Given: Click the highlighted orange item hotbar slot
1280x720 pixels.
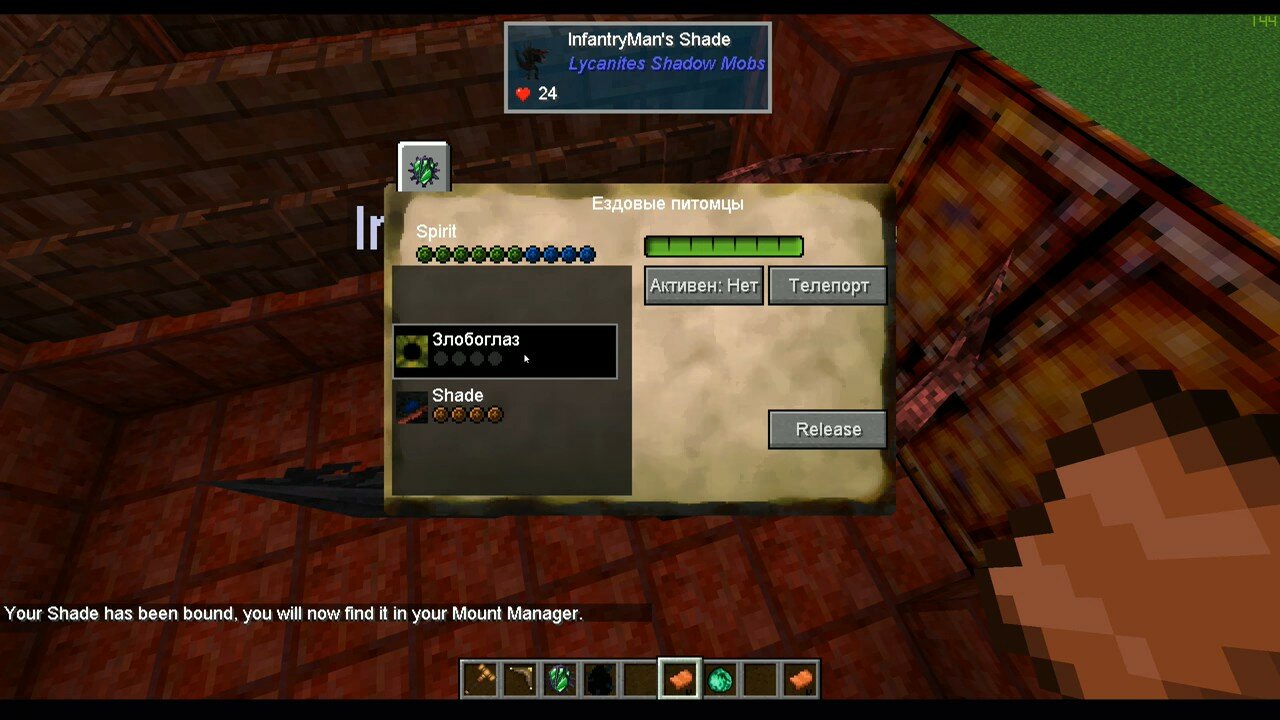Looking at the screenshot, I should [680, 680].
